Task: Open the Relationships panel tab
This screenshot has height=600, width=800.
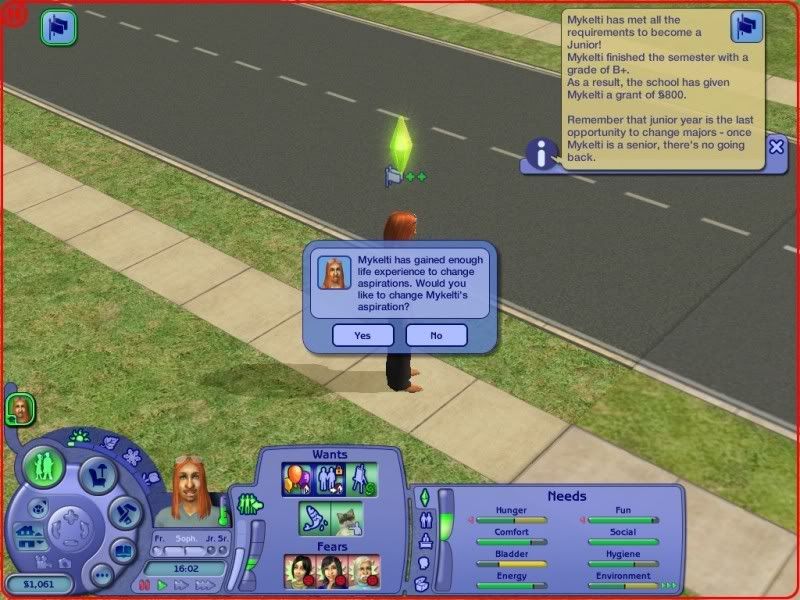Action: point(423,519)
